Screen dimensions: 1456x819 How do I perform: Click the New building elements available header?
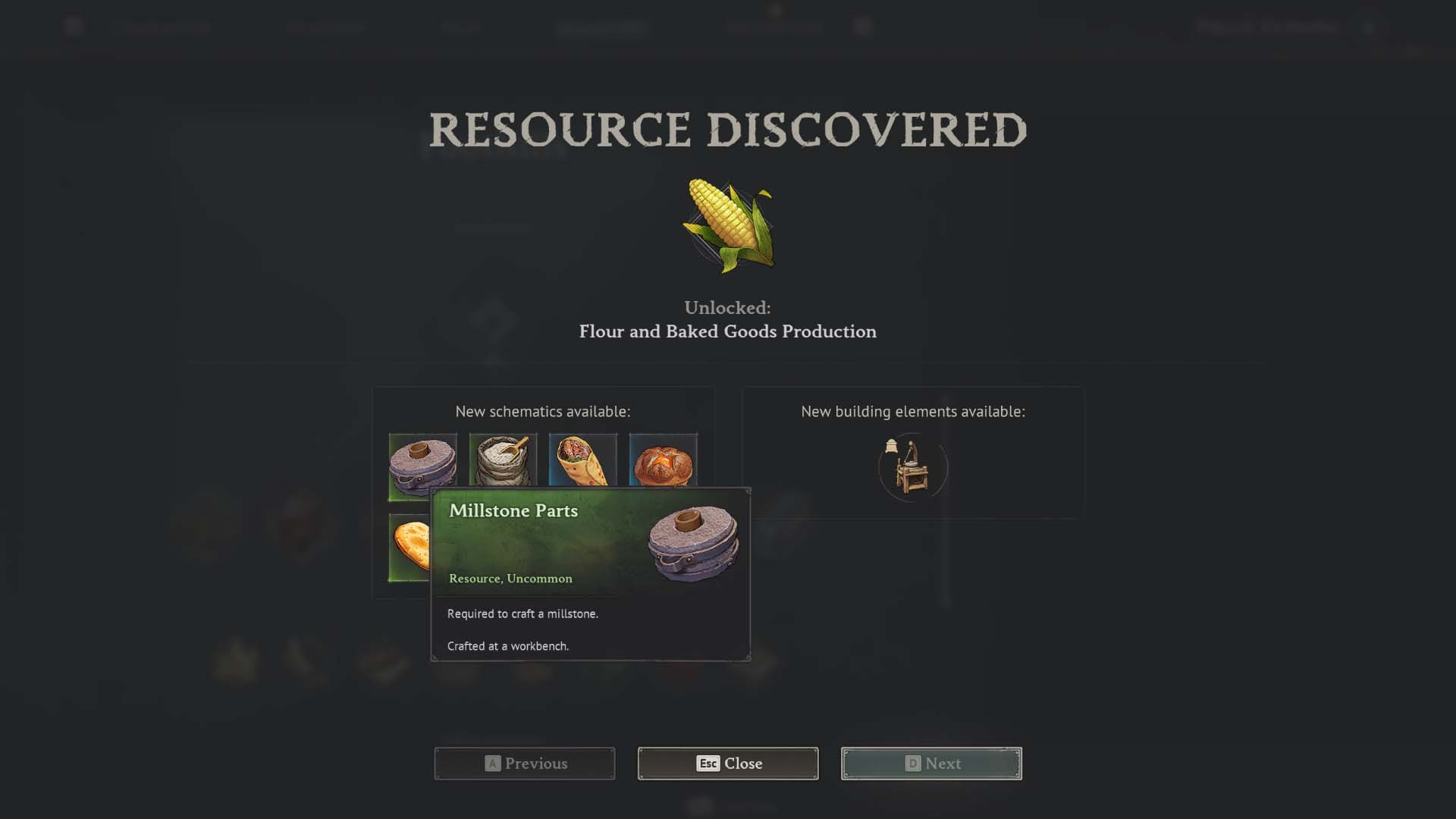point(913,412)
